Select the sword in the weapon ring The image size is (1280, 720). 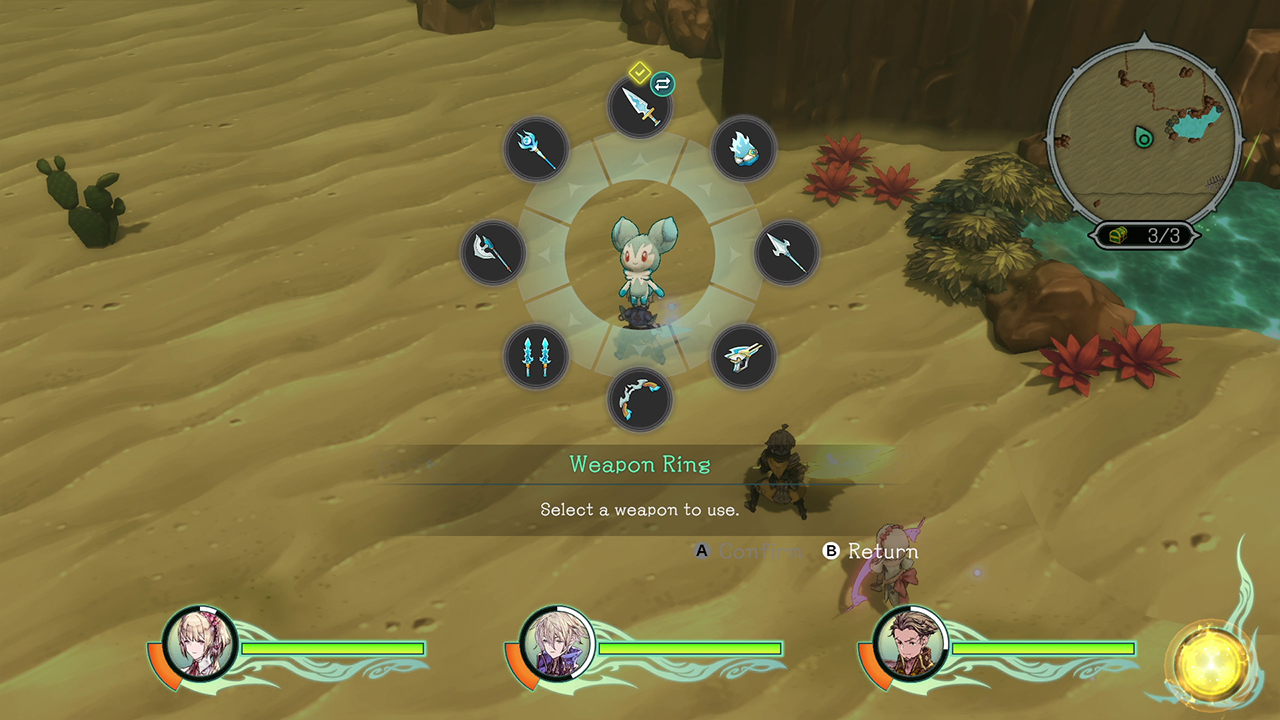(640, 106)
